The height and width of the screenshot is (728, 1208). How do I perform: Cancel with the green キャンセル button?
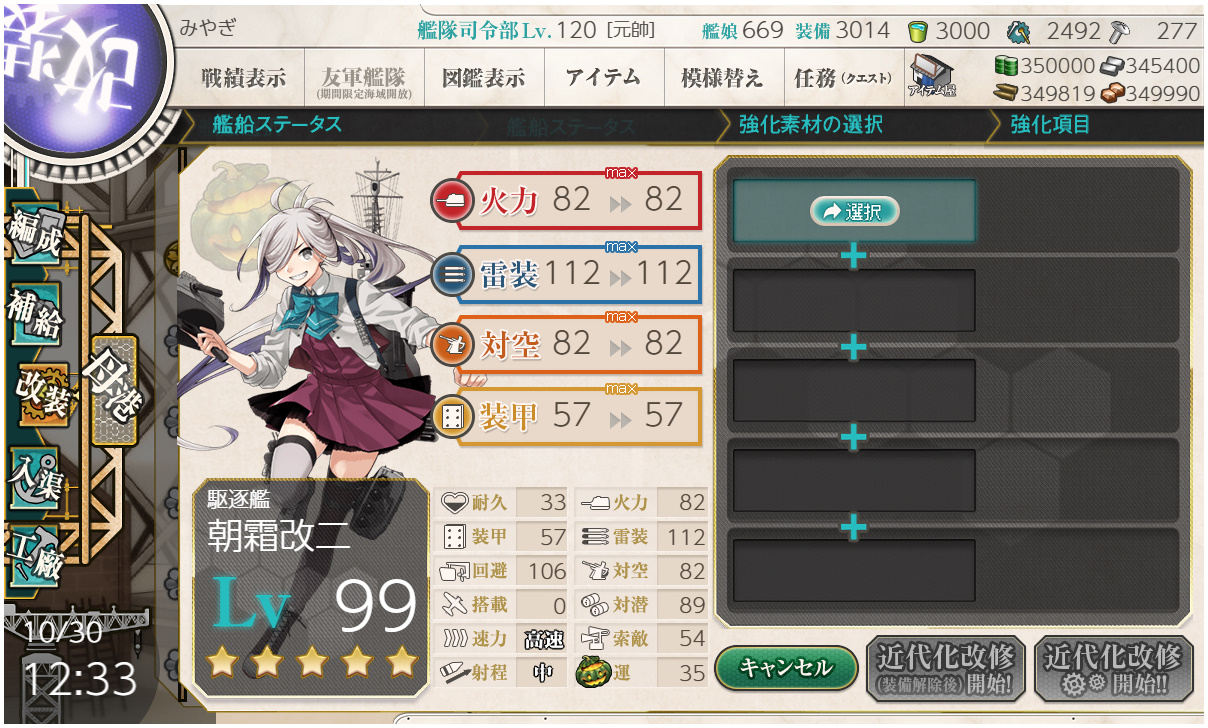coord(786,666)
